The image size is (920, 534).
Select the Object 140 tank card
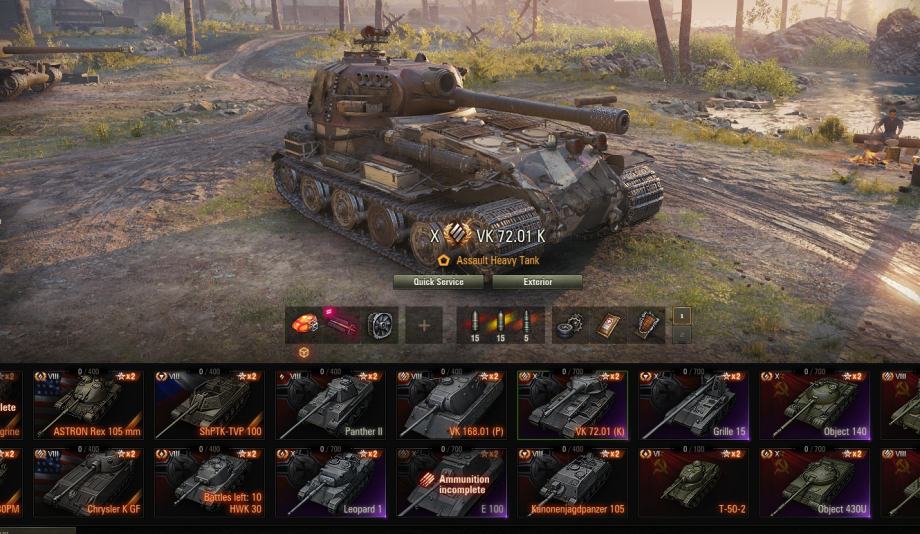tap(814, 404)
